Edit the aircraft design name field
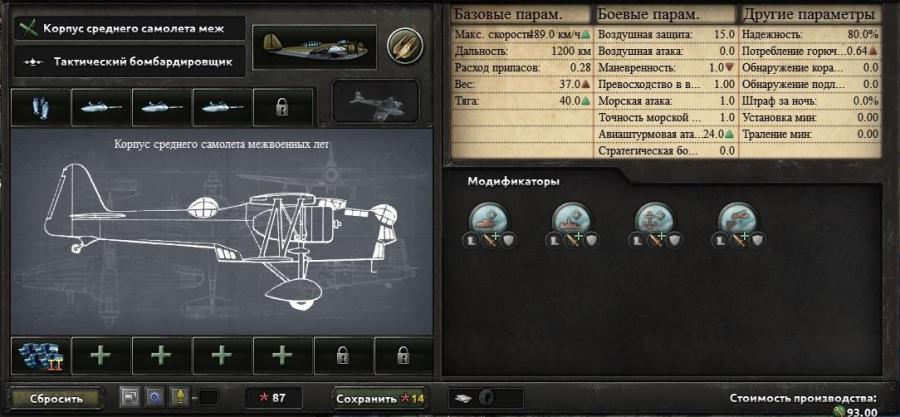Image resolution: width=900 pixels, height=417 pixels. coord(130,27)
